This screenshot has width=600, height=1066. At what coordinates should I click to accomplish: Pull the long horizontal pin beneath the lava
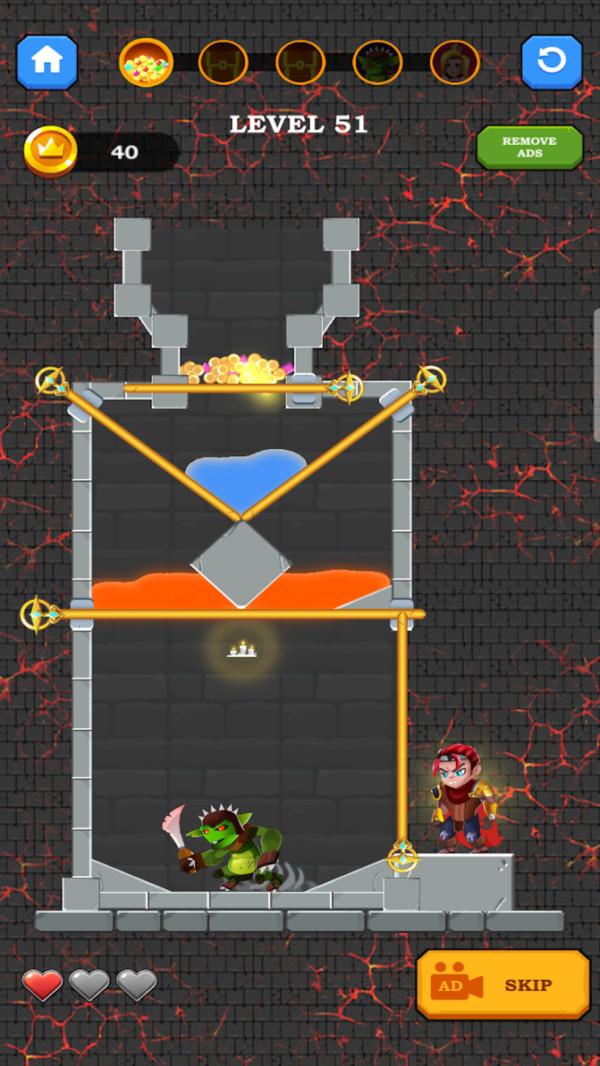coord(40,614)
